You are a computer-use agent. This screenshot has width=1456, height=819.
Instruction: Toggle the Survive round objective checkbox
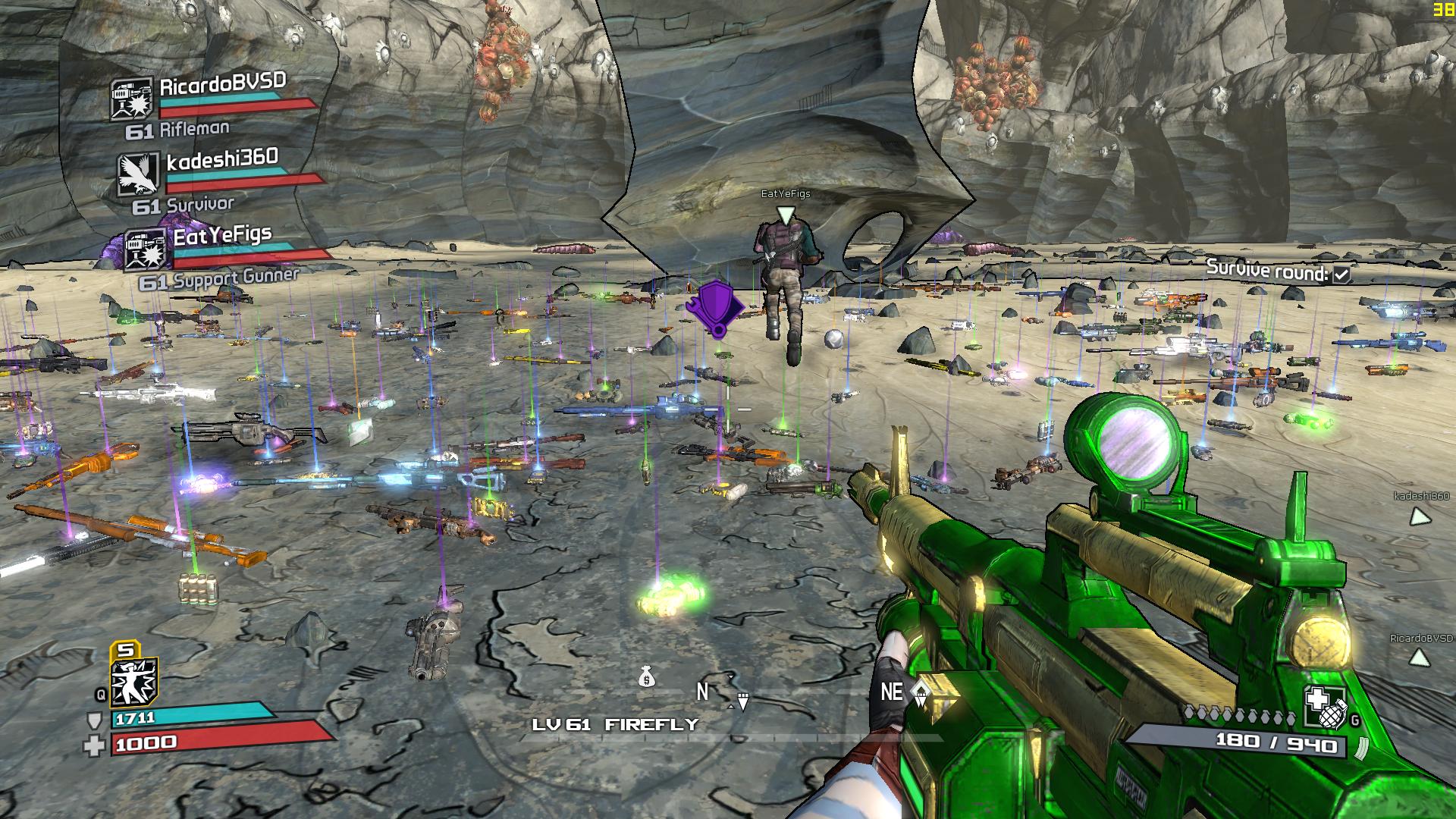pyautogui.click(x=1341, y=275)
